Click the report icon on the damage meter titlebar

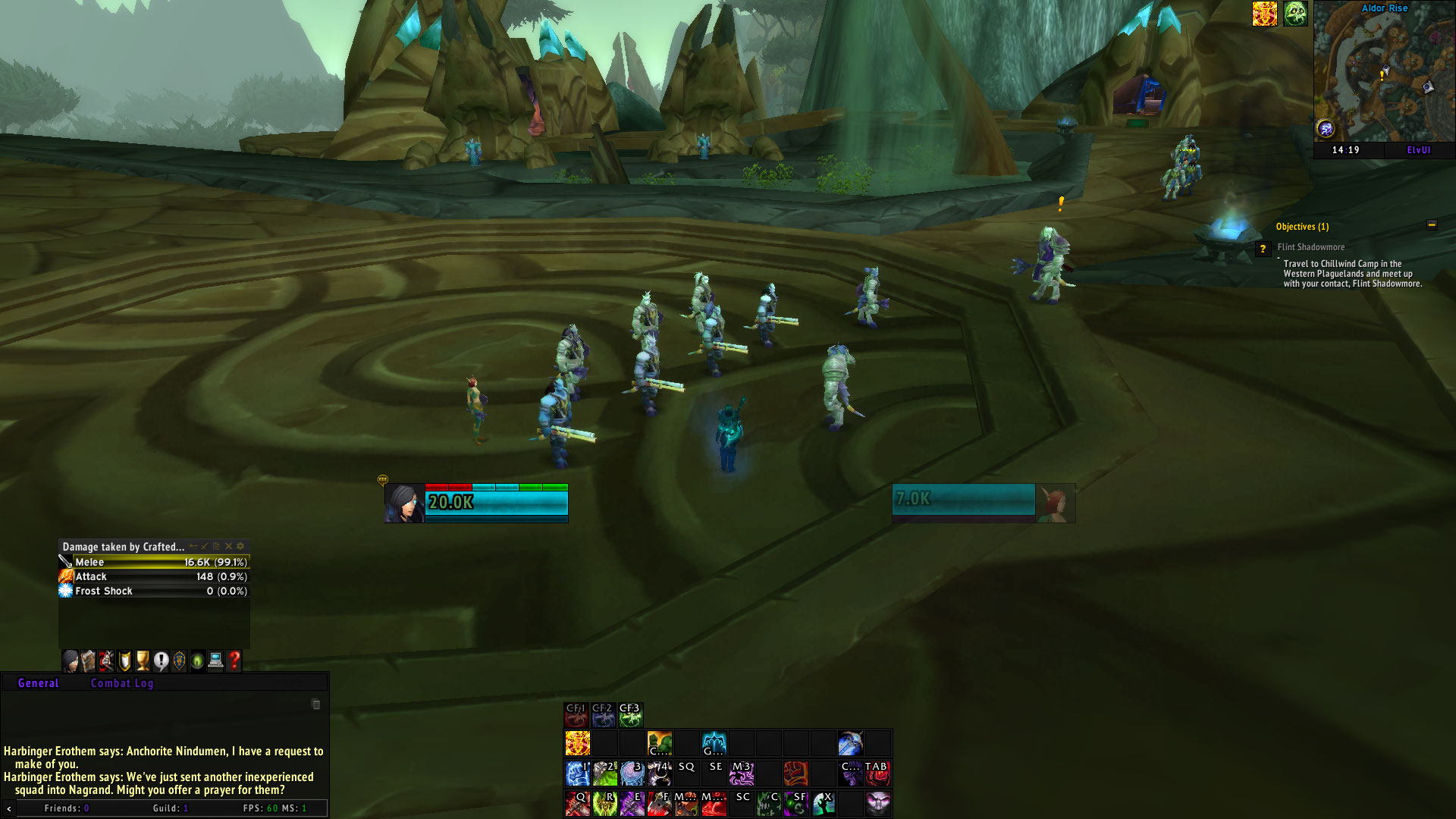pos(215,545)
